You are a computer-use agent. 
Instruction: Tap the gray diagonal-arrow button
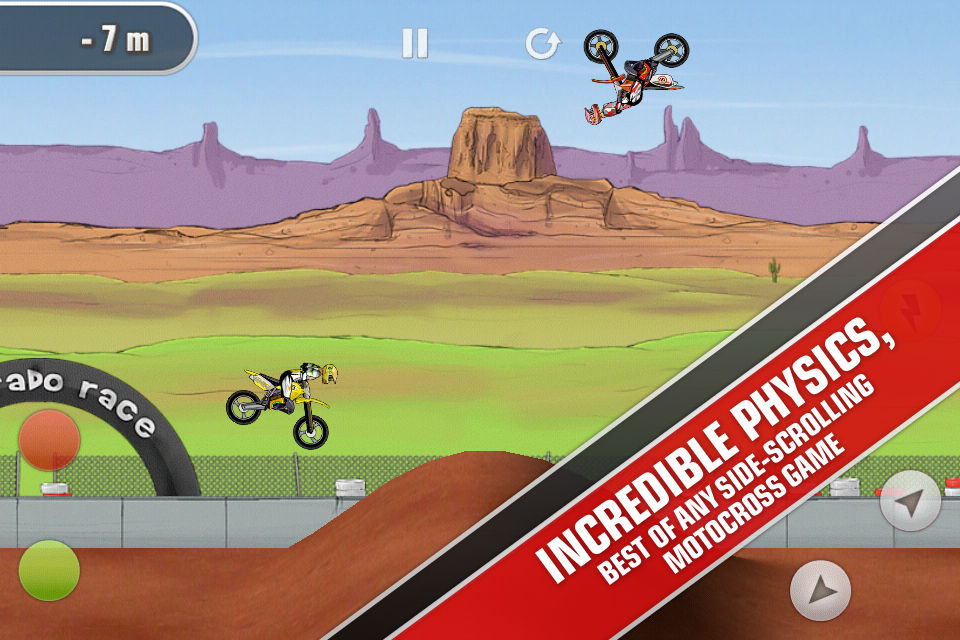click(910, 501)
